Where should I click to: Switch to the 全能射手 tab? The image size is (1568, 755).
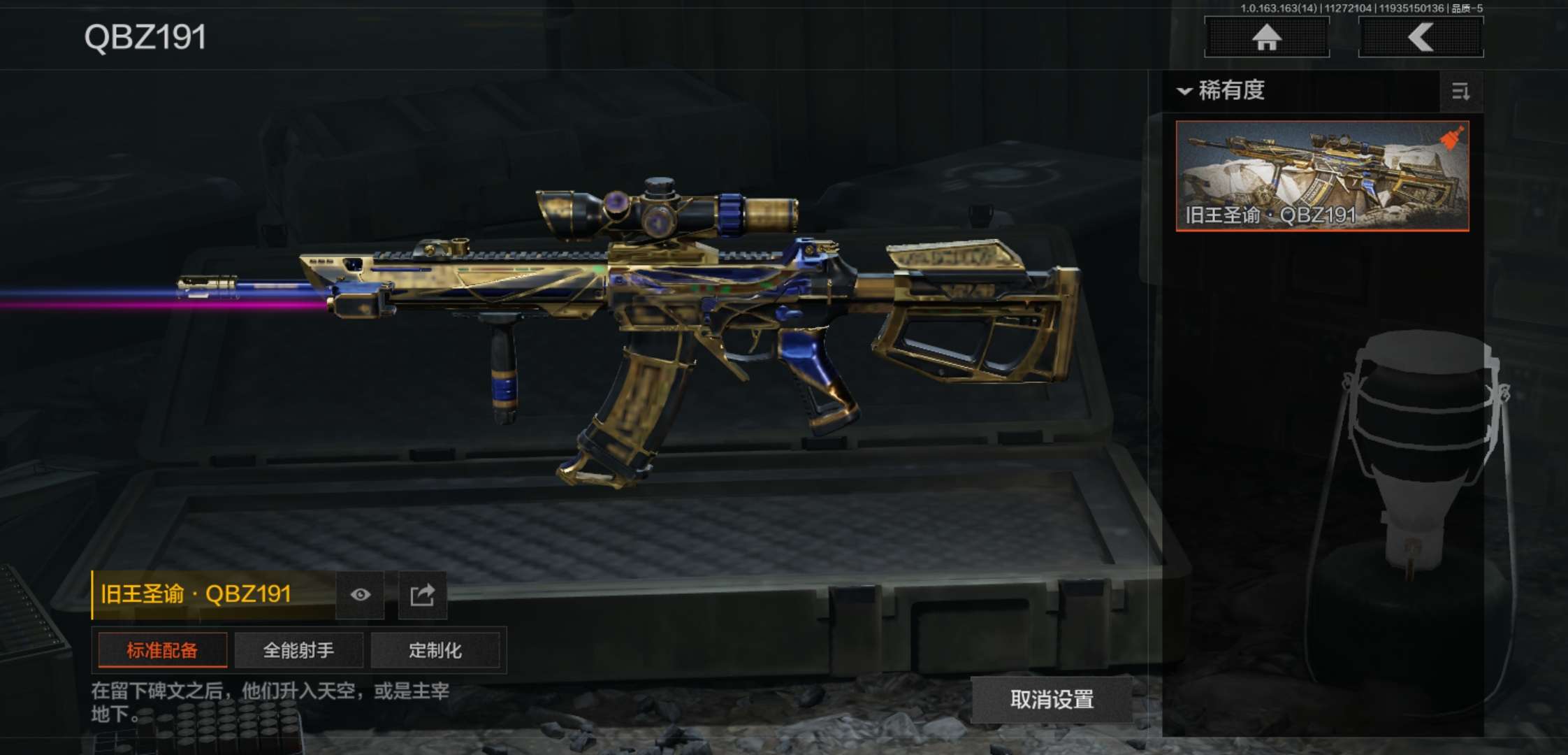[x=298, y=651]
